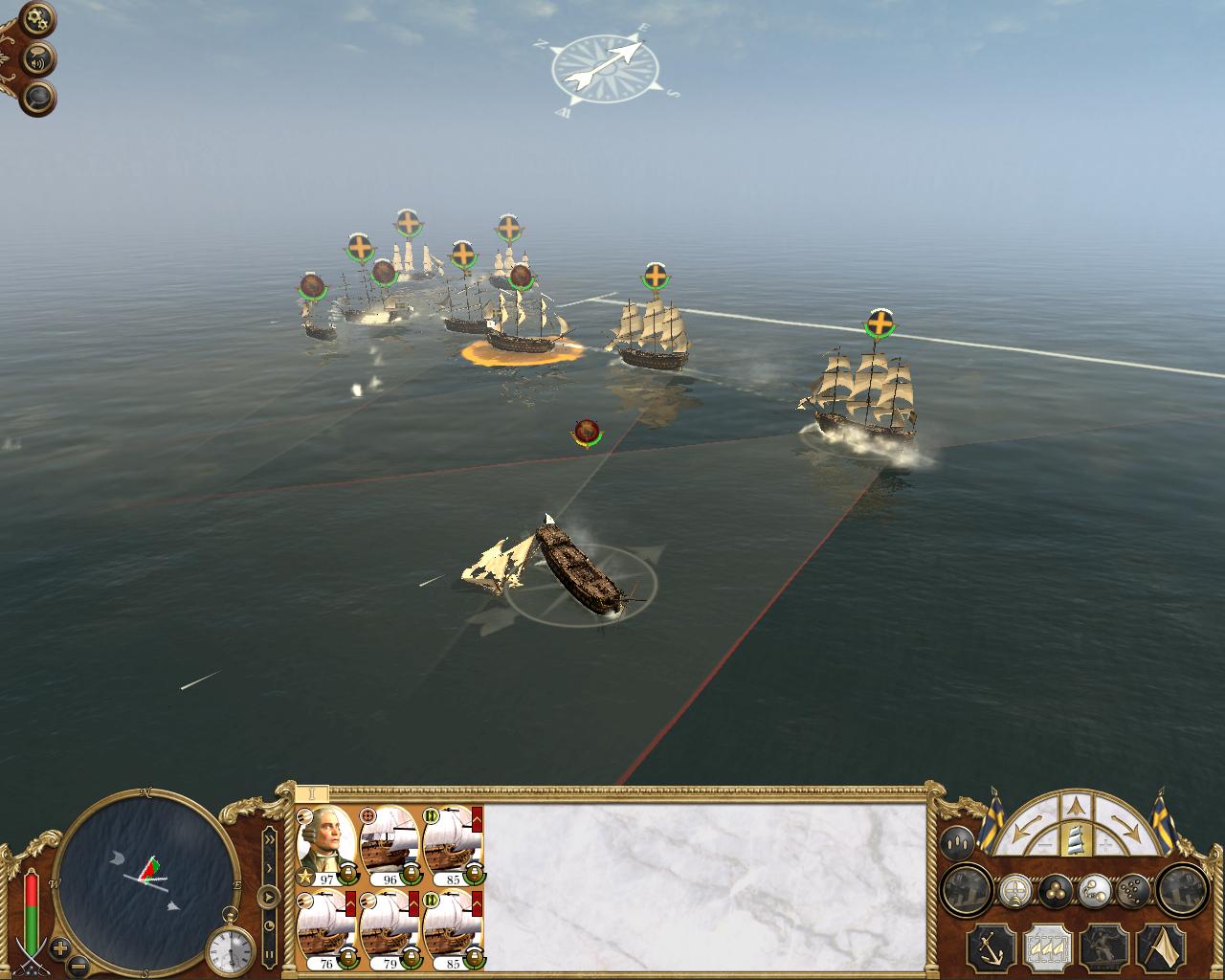1225x980 pixels.
Task: Toggle the sails button in steering dial
Action: [1076, 840]
